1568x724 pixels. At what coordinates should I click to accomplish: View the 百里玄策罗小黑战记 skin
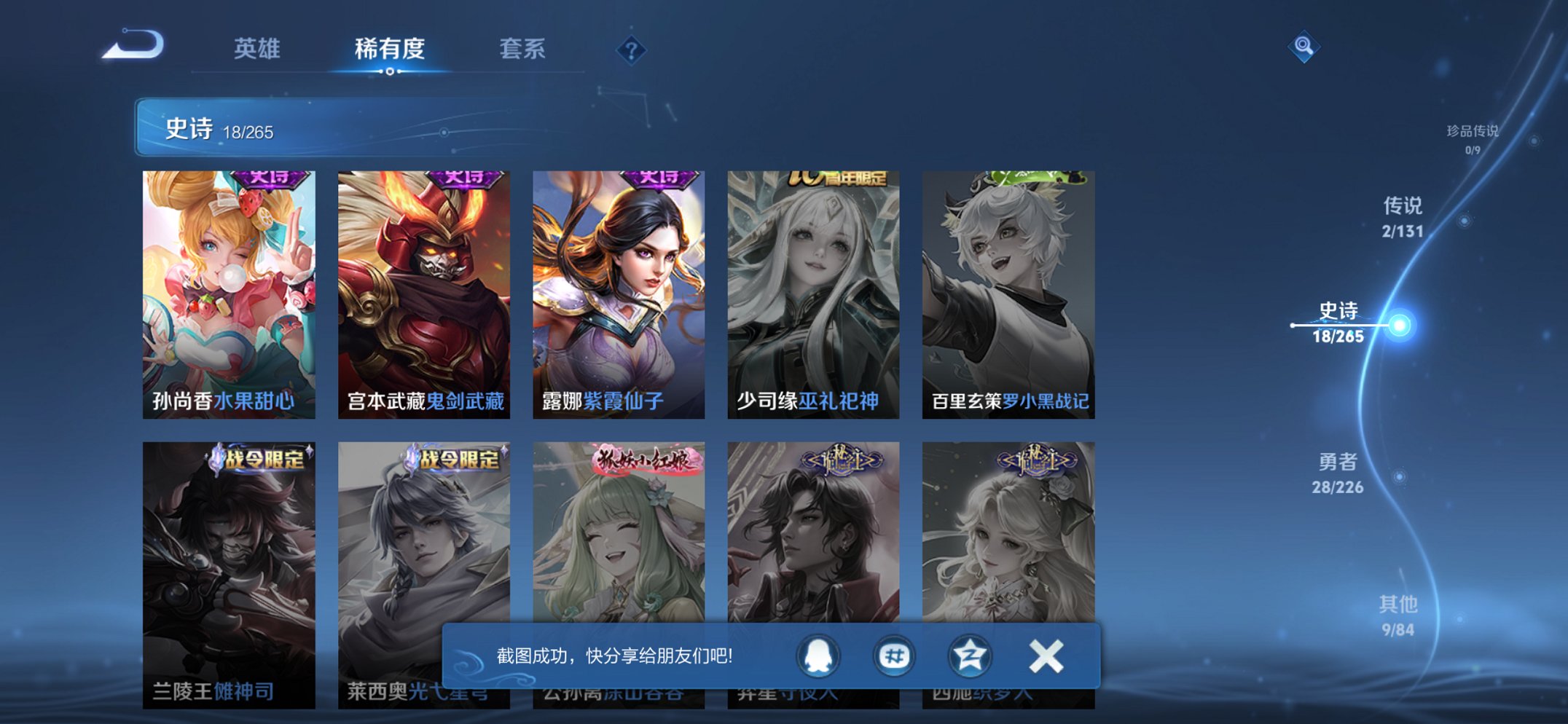point(1008,291)
